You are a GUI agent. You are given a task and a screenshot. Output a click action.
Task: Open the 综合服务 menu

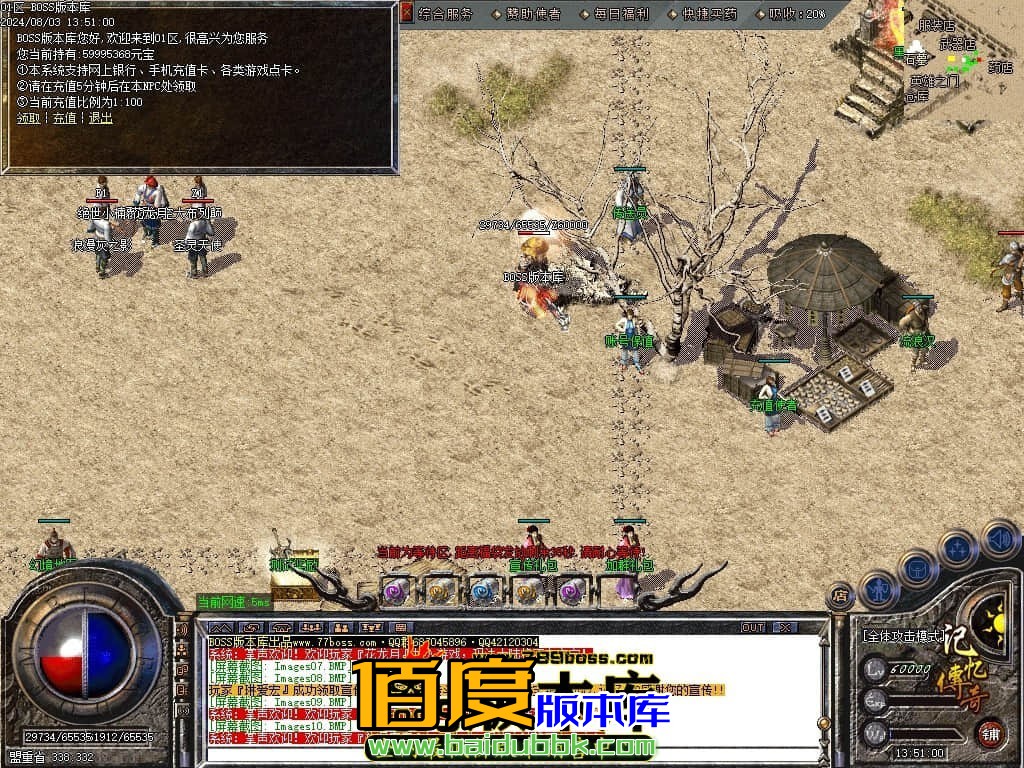pos(445,14)
